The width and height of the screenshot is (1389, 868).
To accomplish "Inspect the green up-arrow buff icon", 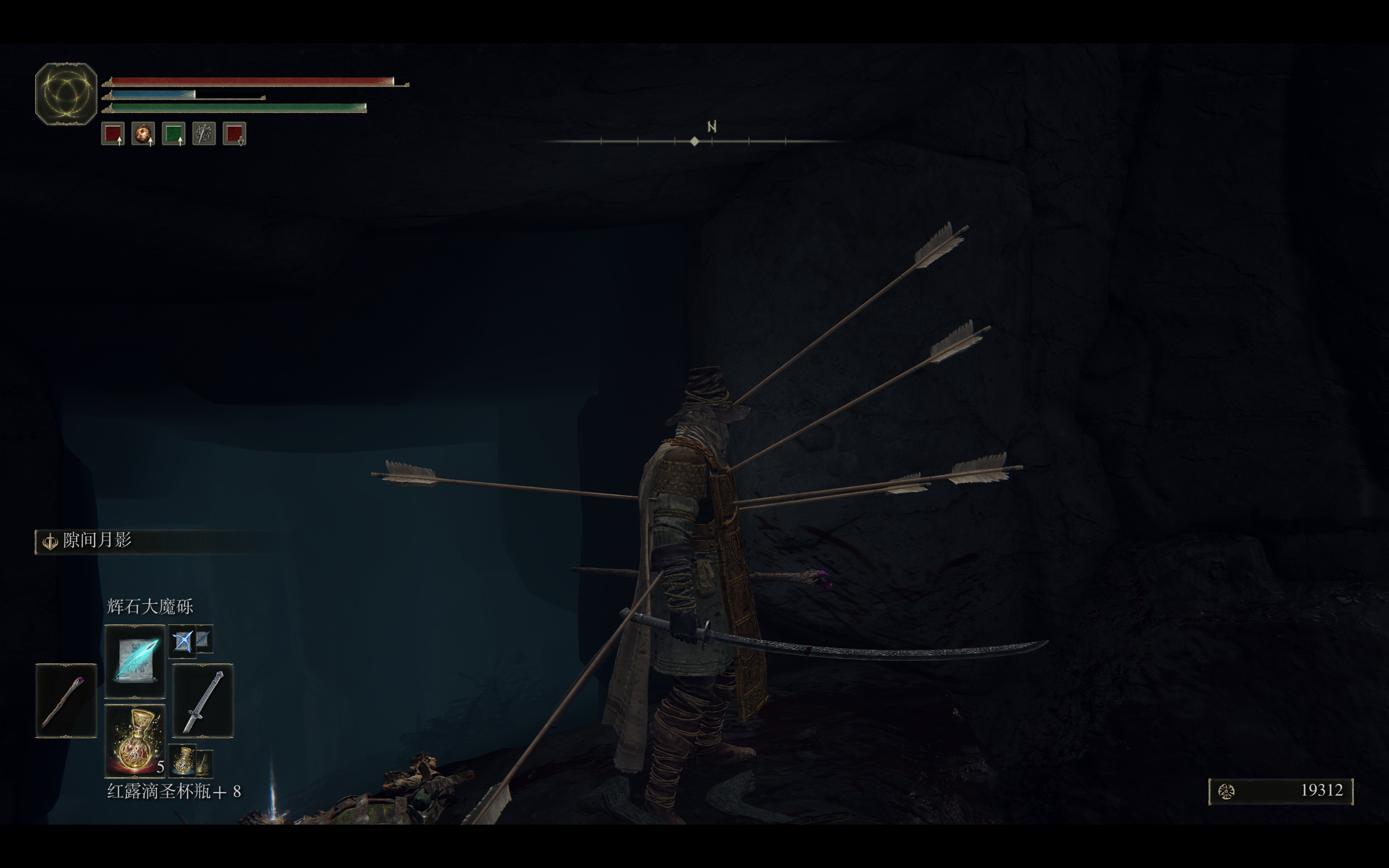I will (x=173, y=134).
